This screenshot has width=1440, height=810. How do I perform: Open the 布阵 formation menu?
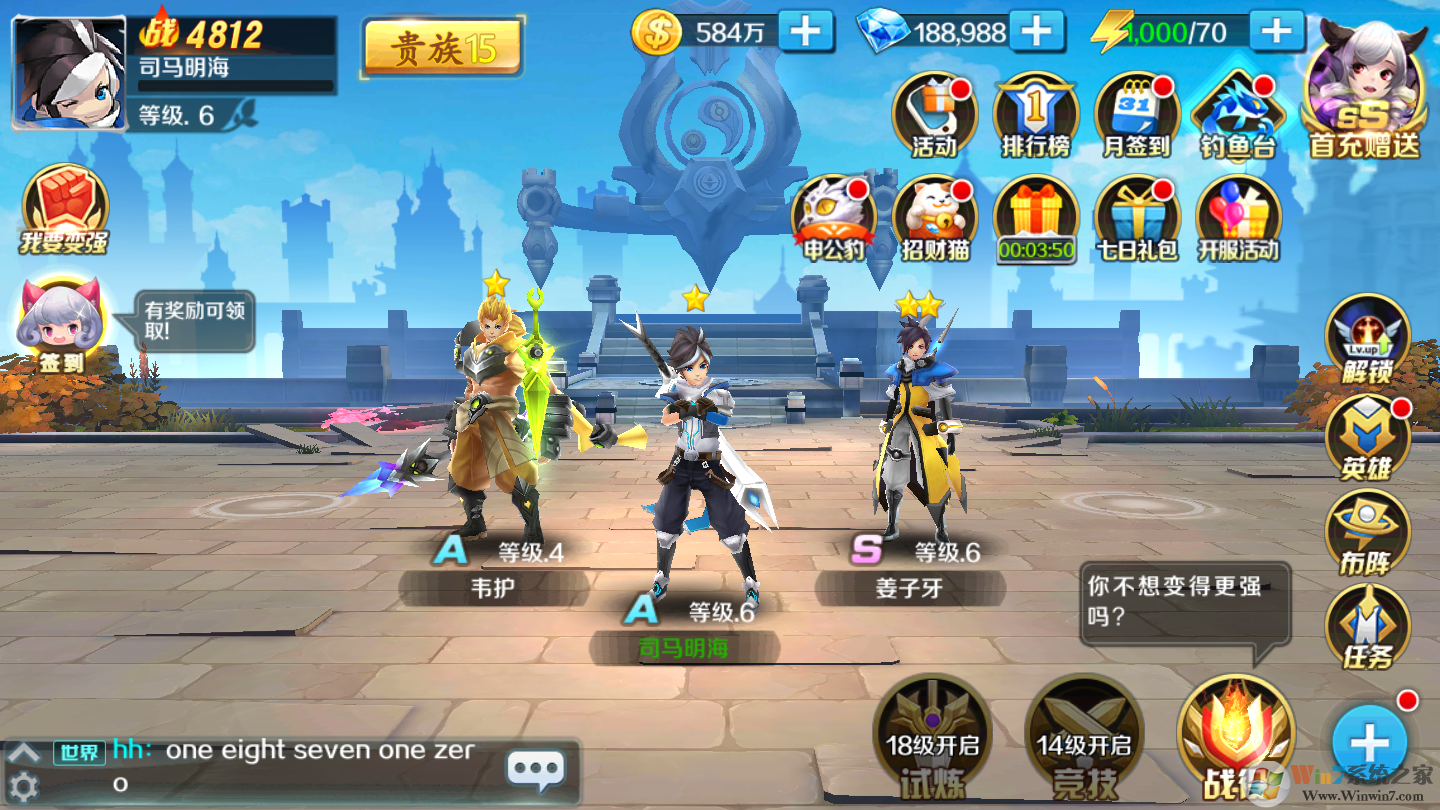(x=1367, y=532)
